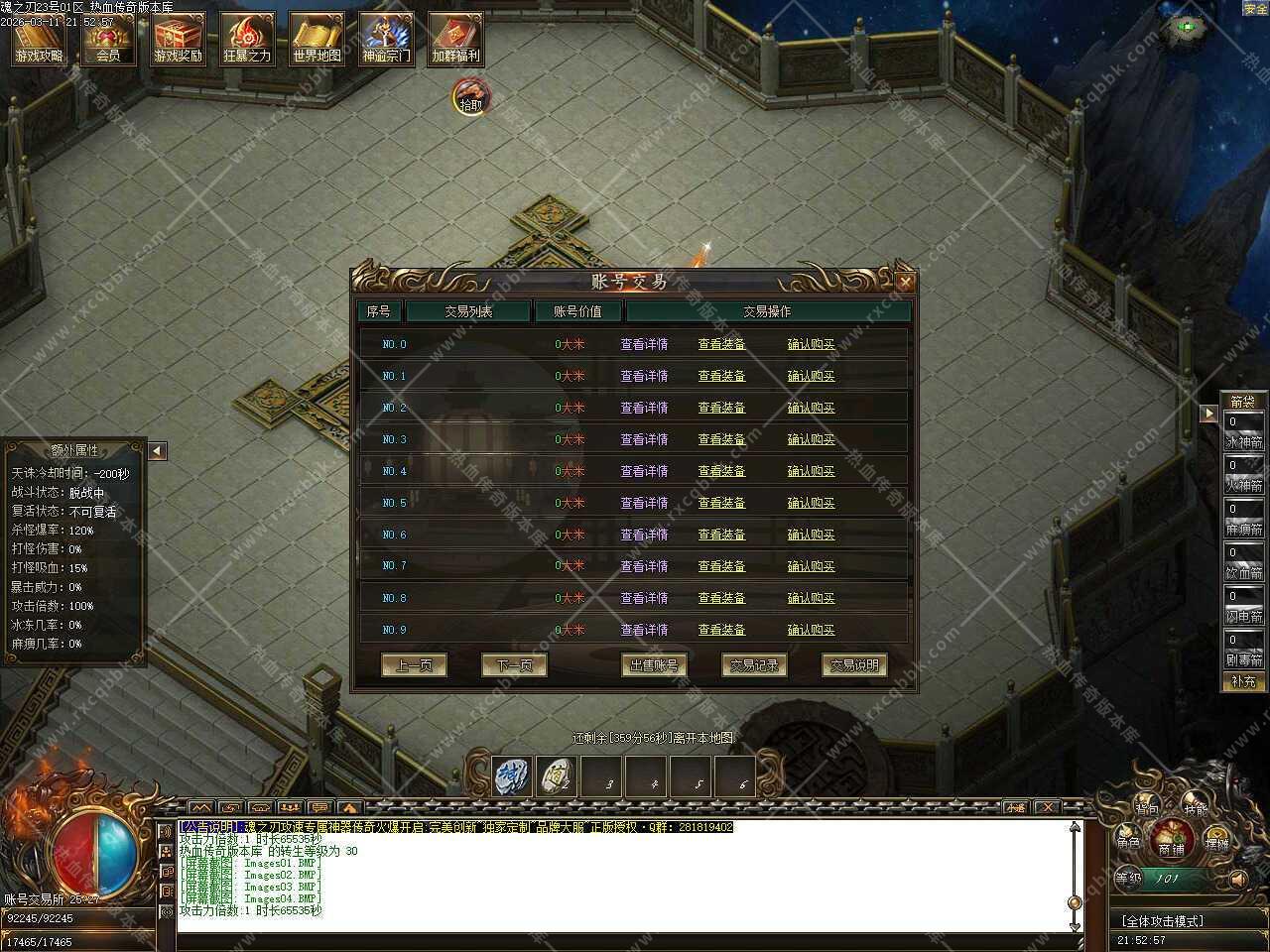The image size is (1270, 952).
Task: Click the 出售账号 sell account button
Action: (x=654, y=665)
